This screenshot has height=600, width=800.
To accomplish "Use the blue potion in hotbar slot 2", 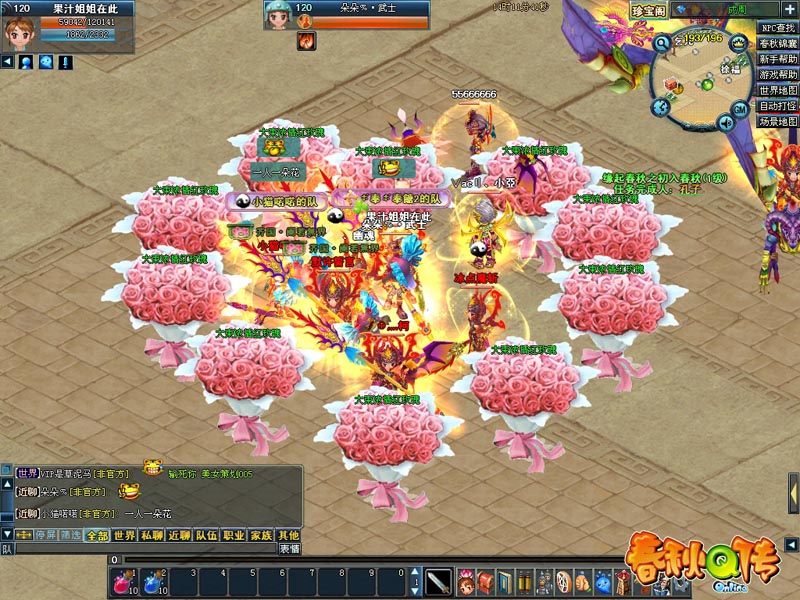I will coord(153,581).
